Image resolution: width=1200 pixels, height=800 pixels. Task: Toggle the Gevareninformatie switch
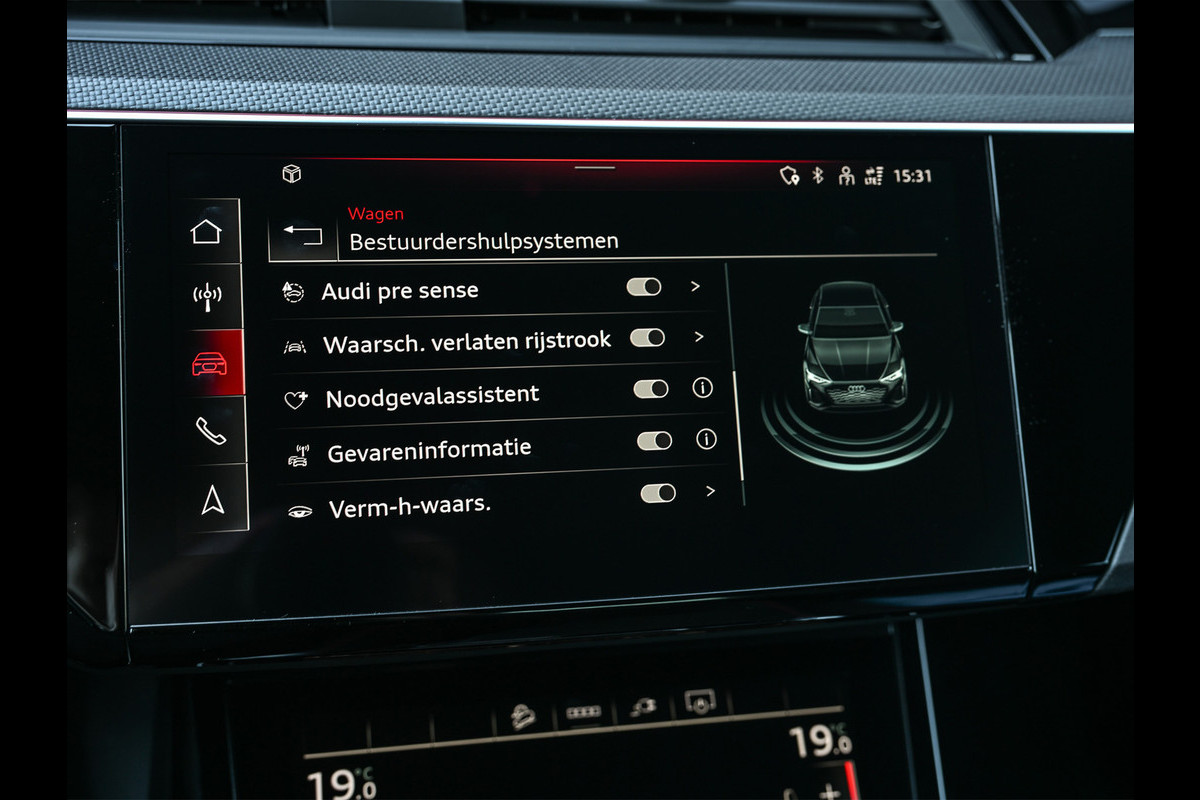pyautogui.click(x=654, y=440)
